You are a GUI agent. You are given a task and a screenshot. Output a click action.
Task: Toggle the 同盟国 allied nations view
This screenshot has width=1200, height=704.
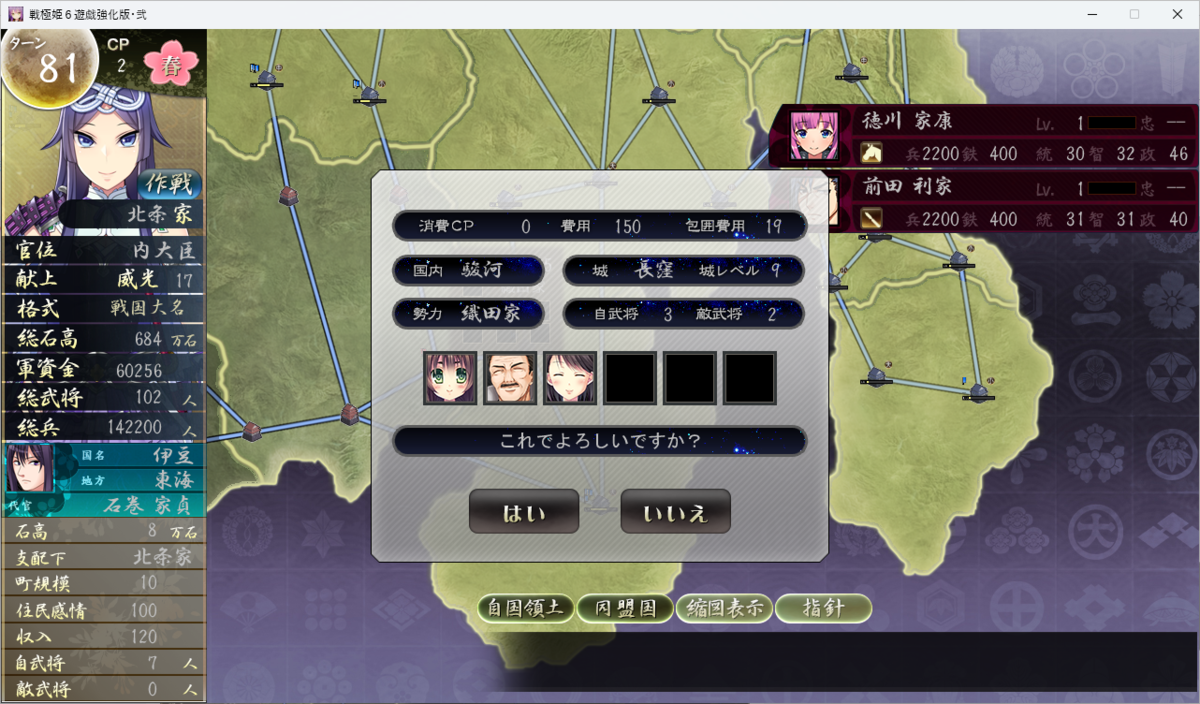(625, 608)
